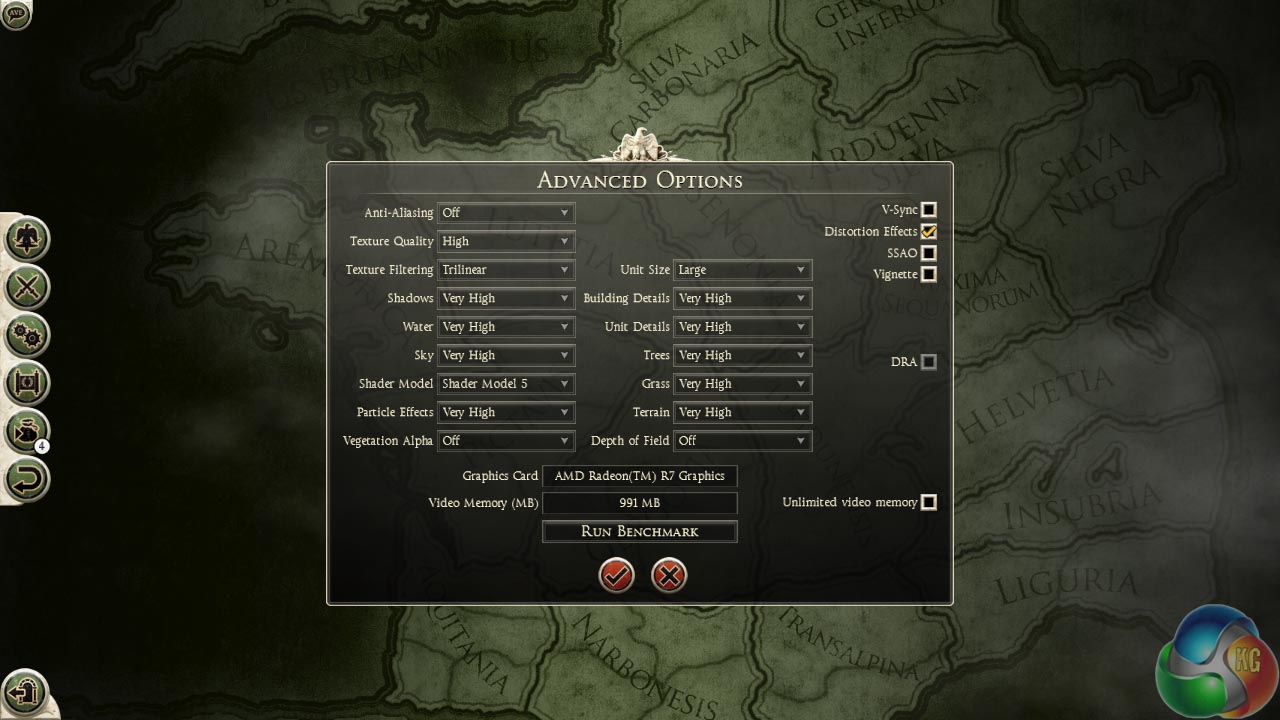Select the Unit Size dropdown

point(742,270)
